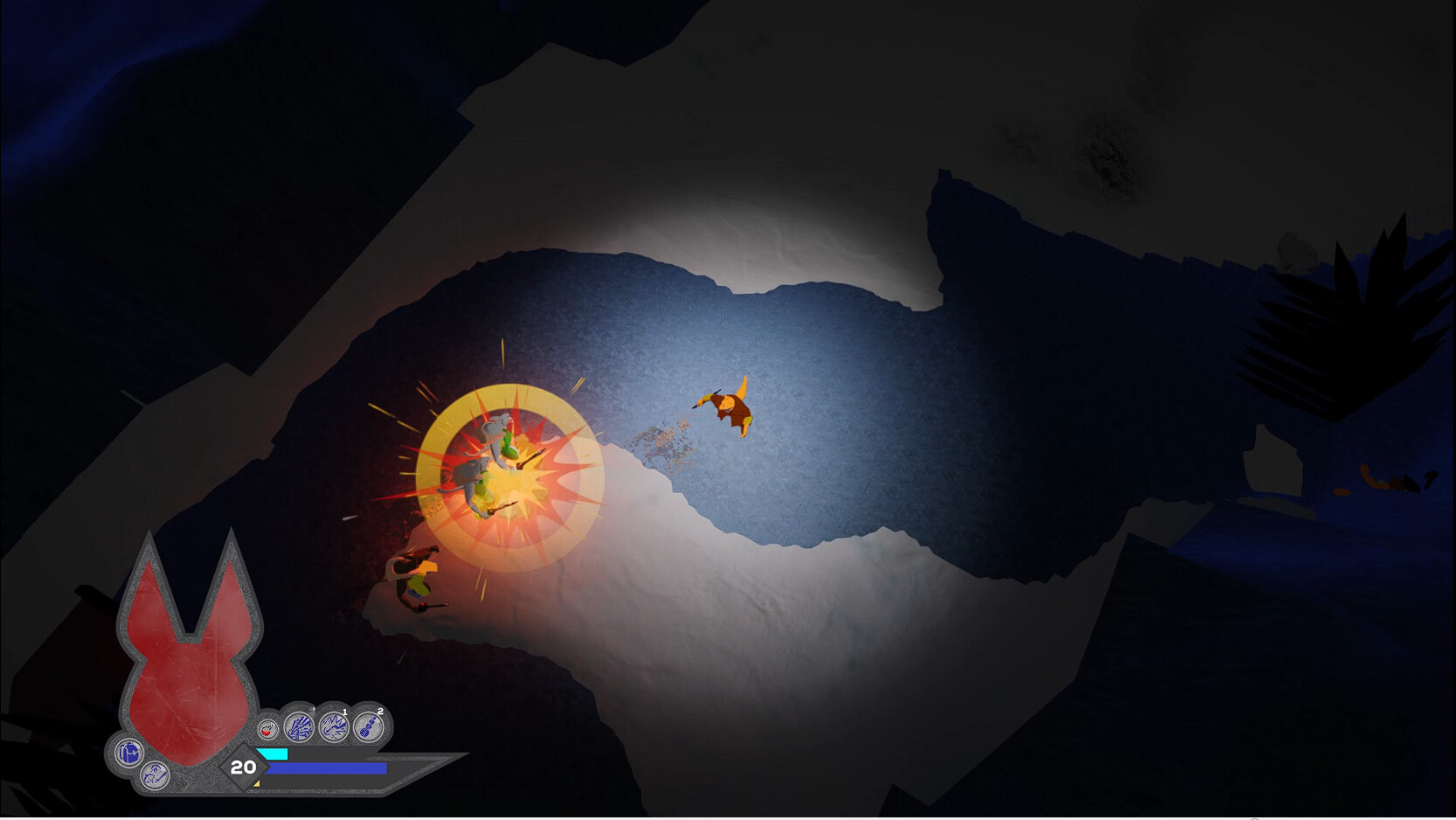This screenshot has height=820, width=1456.
Task: Activate the lightning strike ability with counter 1
Action: coord(333,726)
